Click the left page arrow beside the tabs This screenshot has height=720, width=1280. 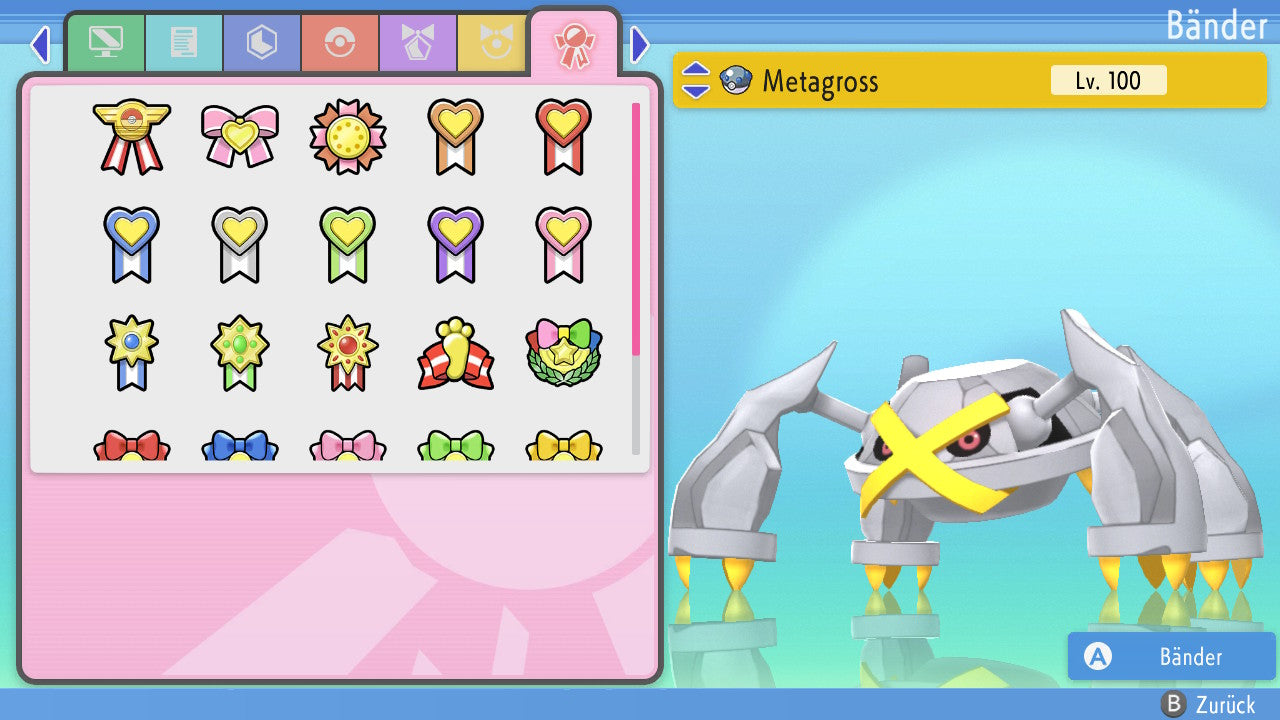click(39, 44)
